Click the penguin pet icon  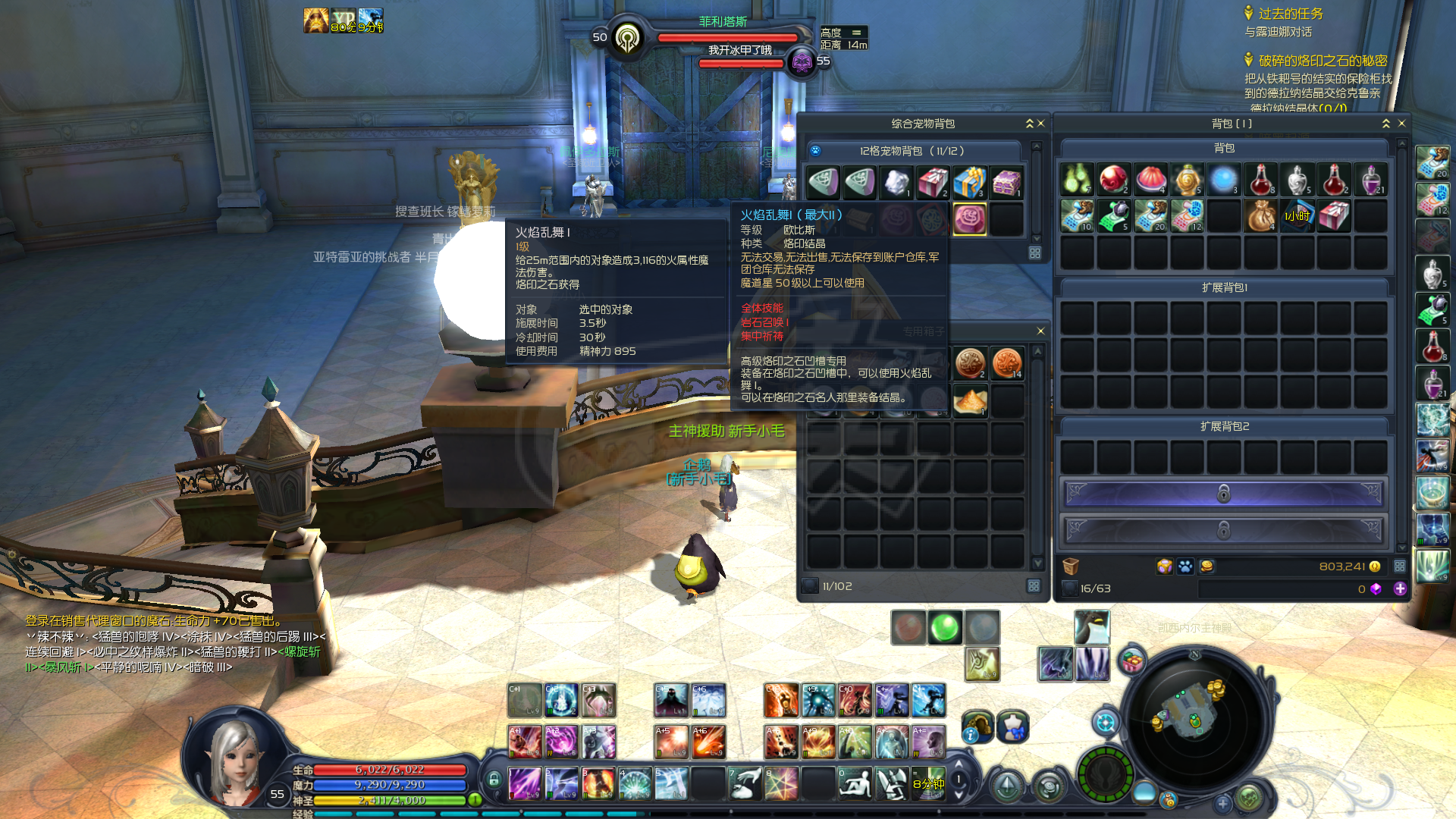tap(1092, 627)
